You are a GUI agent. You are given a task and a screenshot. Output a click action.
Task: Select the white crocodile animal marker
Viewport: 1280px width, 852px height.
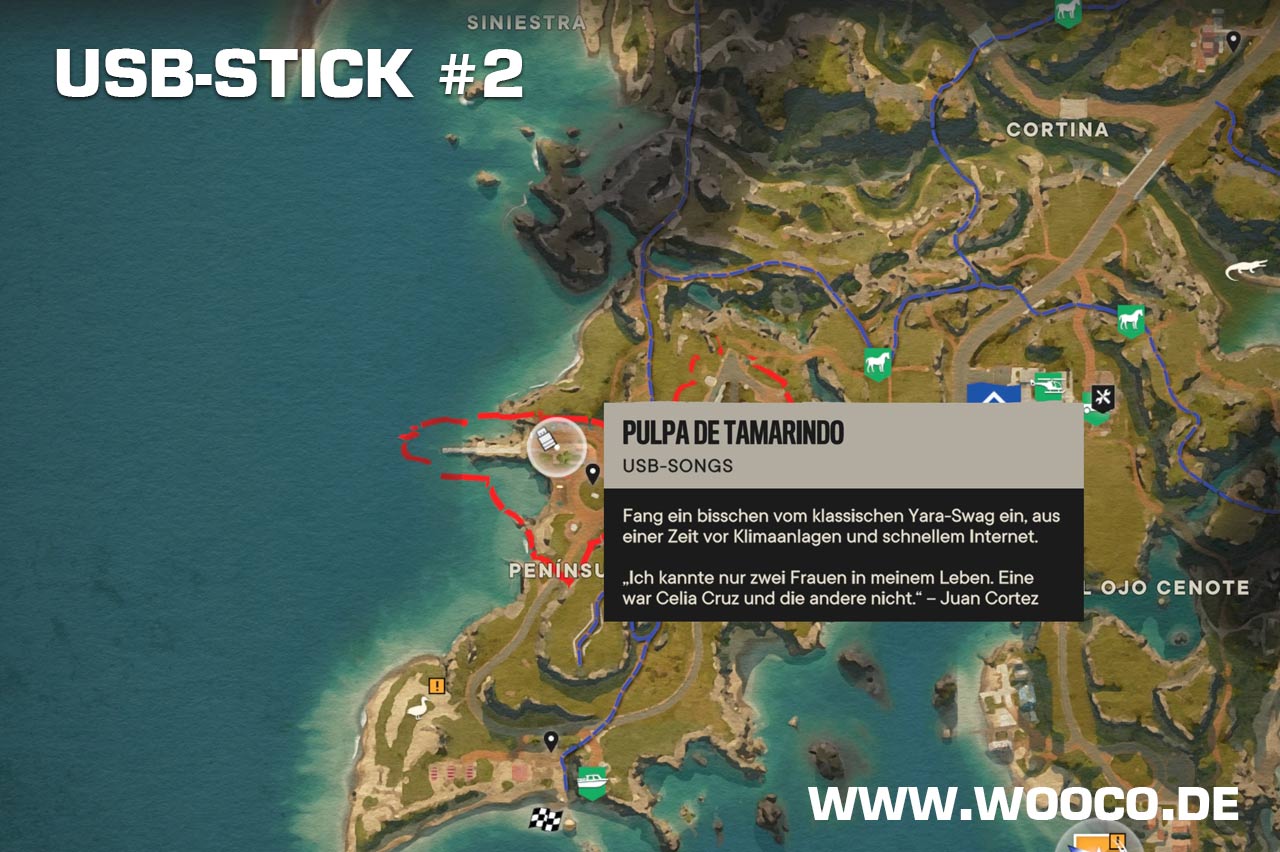1246,270
